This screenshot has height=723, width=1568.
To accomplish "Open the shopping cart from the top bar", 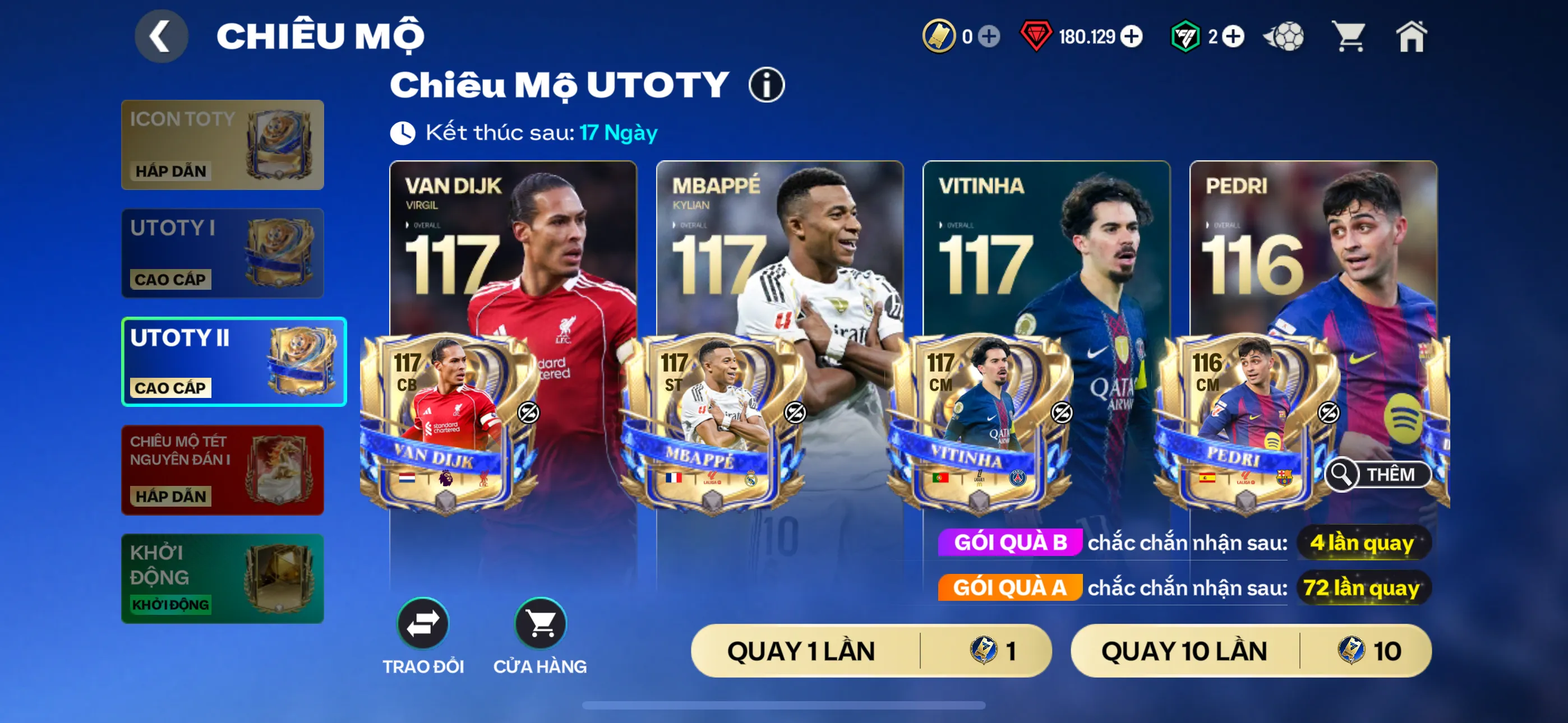I will click(1348, 36).
